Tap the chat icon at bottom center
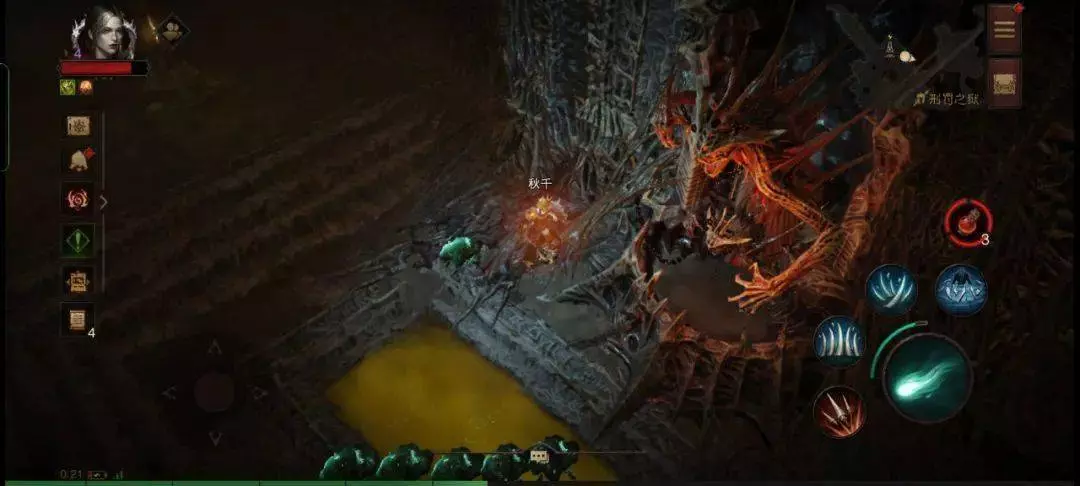The image size is (1080, 486). coord(539,455)
